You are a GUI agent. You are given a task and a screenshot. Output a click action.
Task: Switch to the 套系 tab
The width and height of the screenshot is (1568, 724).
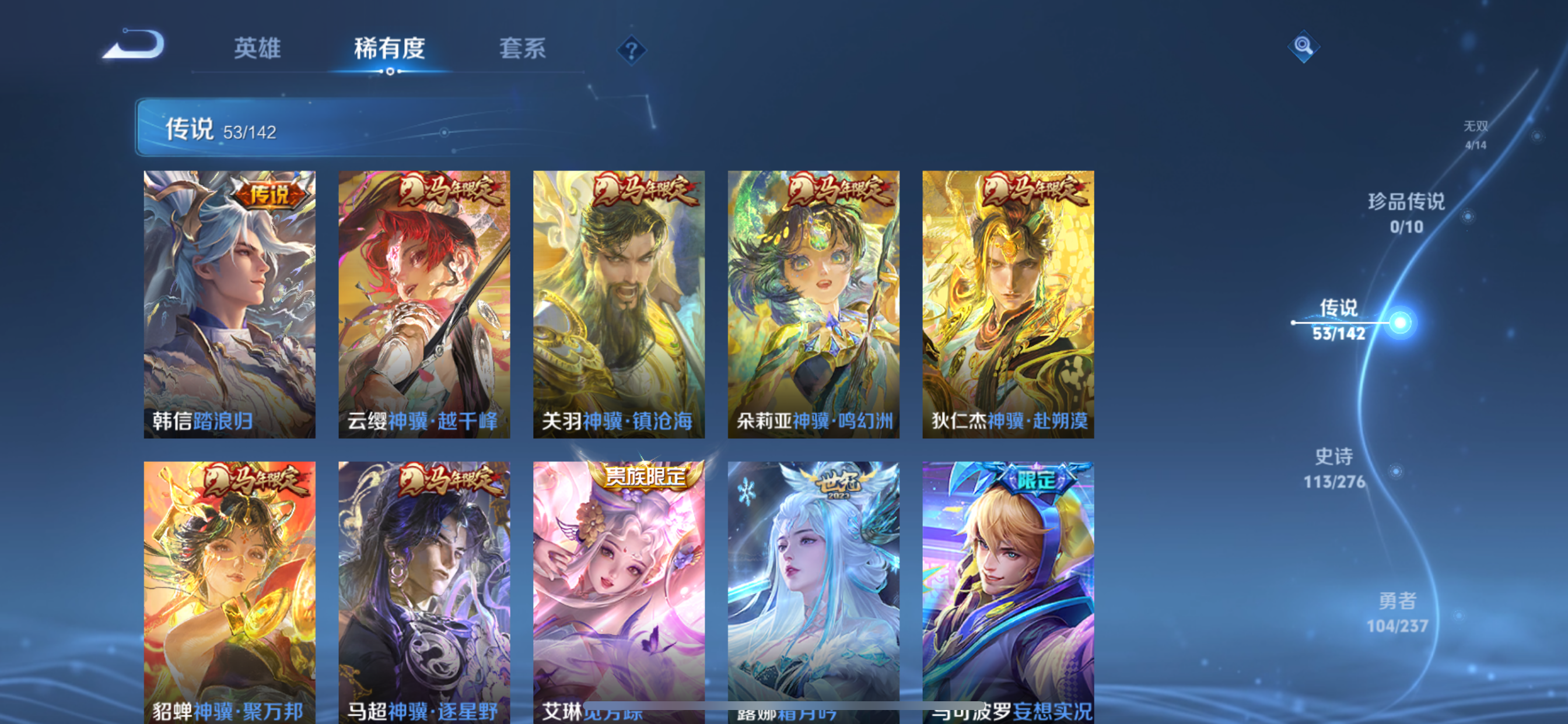[x=522, y=48]
